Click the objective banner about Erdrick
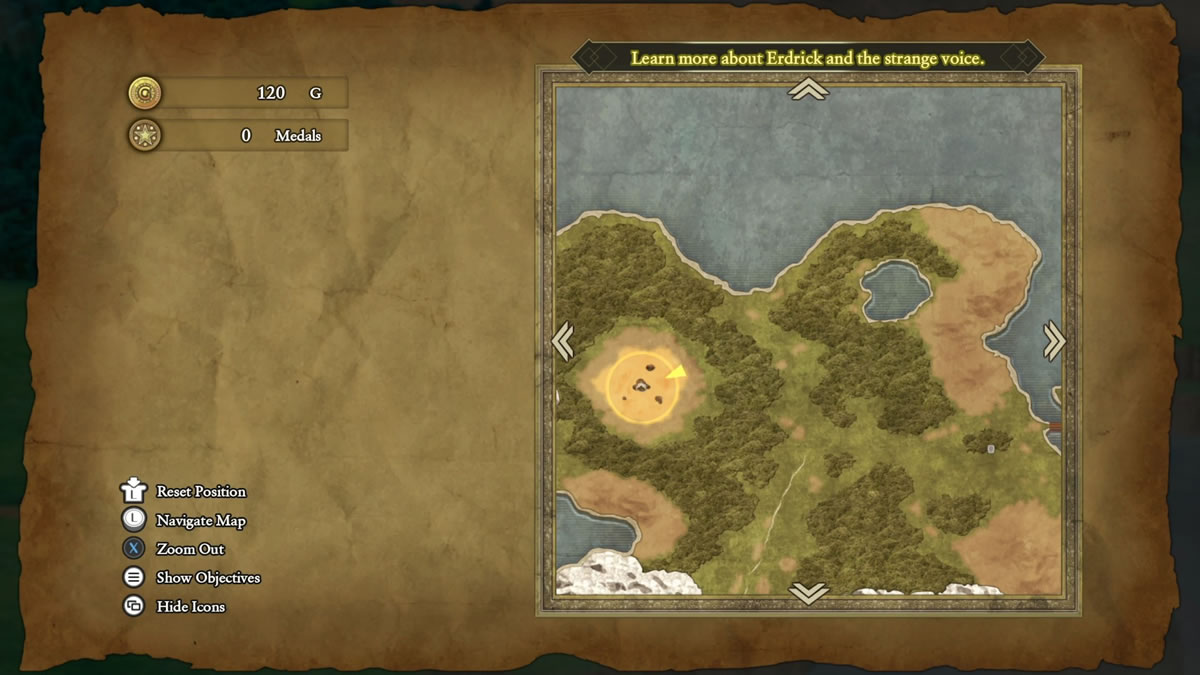 808,58
